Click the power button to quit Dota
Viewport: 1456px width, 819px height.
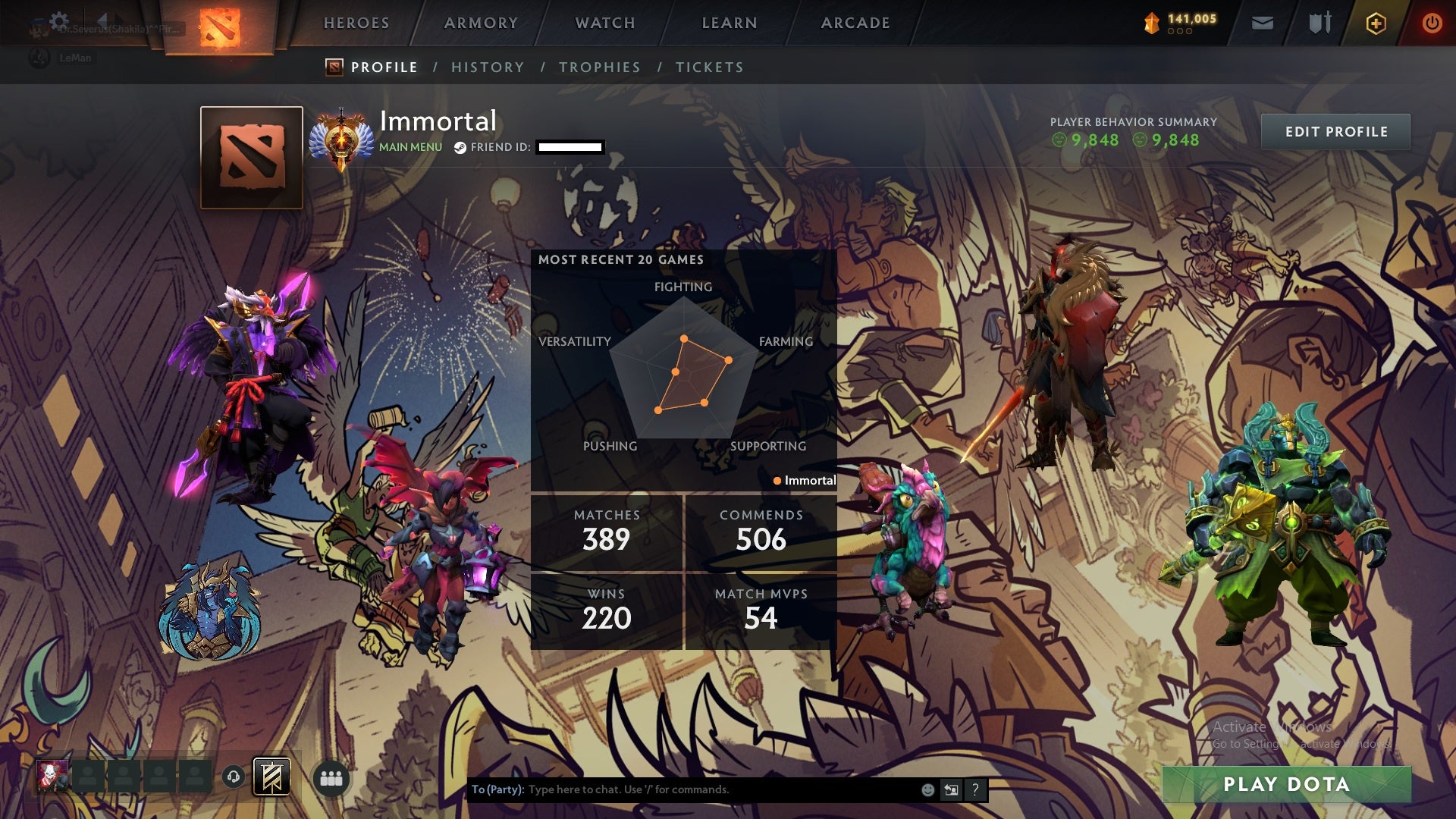(x=1433, y=23)
